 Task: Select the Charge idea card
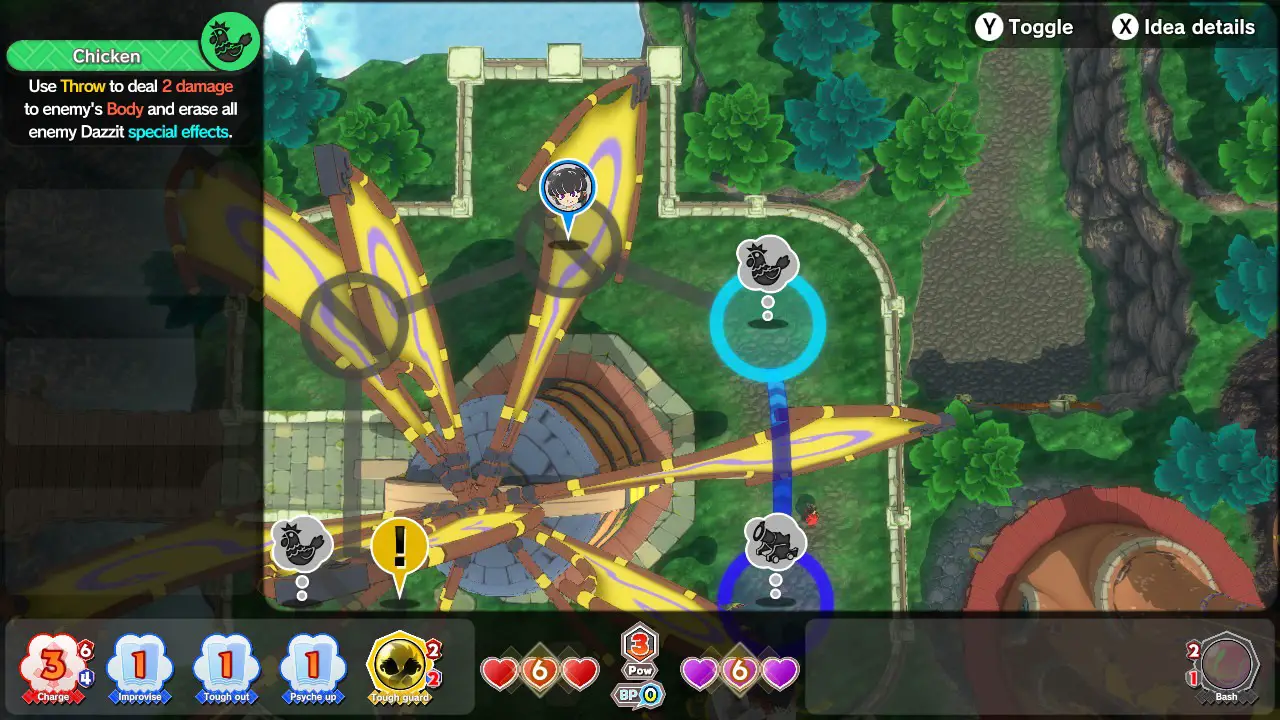pos(54,665)
